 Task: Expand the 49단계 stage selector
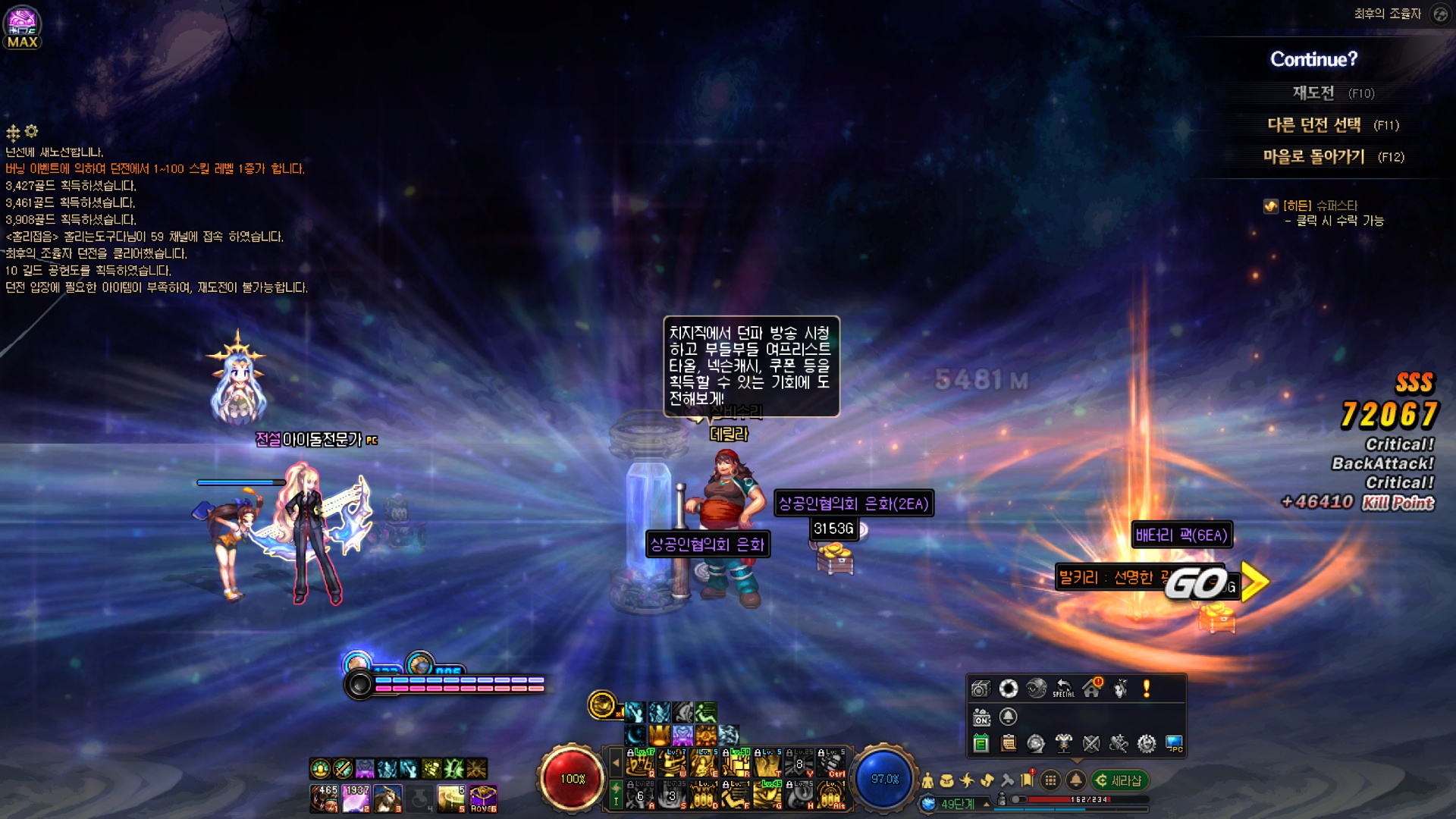point(986,804)
